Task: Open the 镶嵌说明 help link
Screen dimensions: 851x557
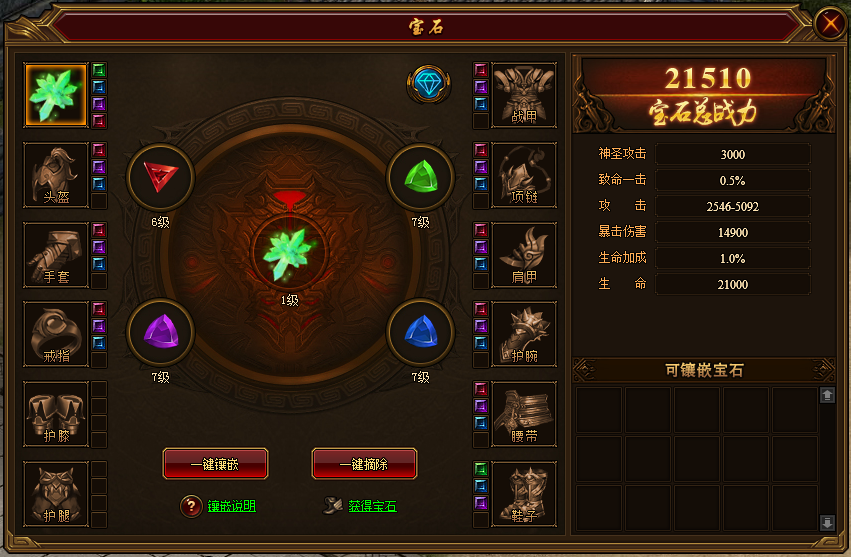Action: [231, 506]
